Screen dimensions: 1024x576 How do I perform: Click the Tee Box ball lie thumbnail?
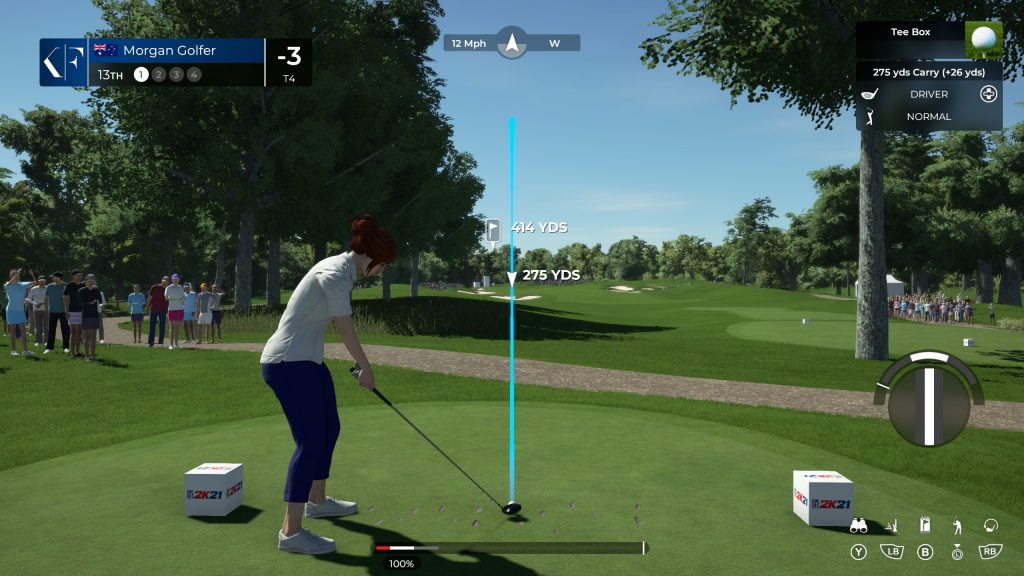(x=984, y=39)
